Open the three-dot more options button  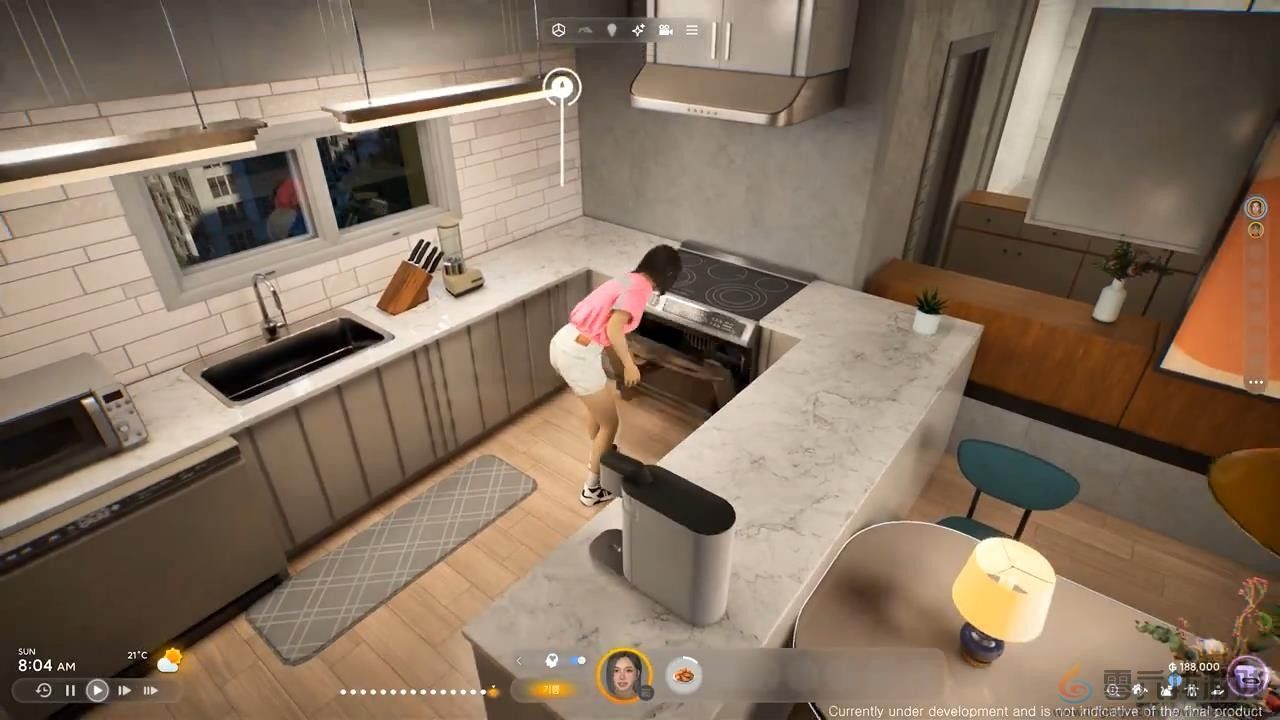(x=1255, y=382)
